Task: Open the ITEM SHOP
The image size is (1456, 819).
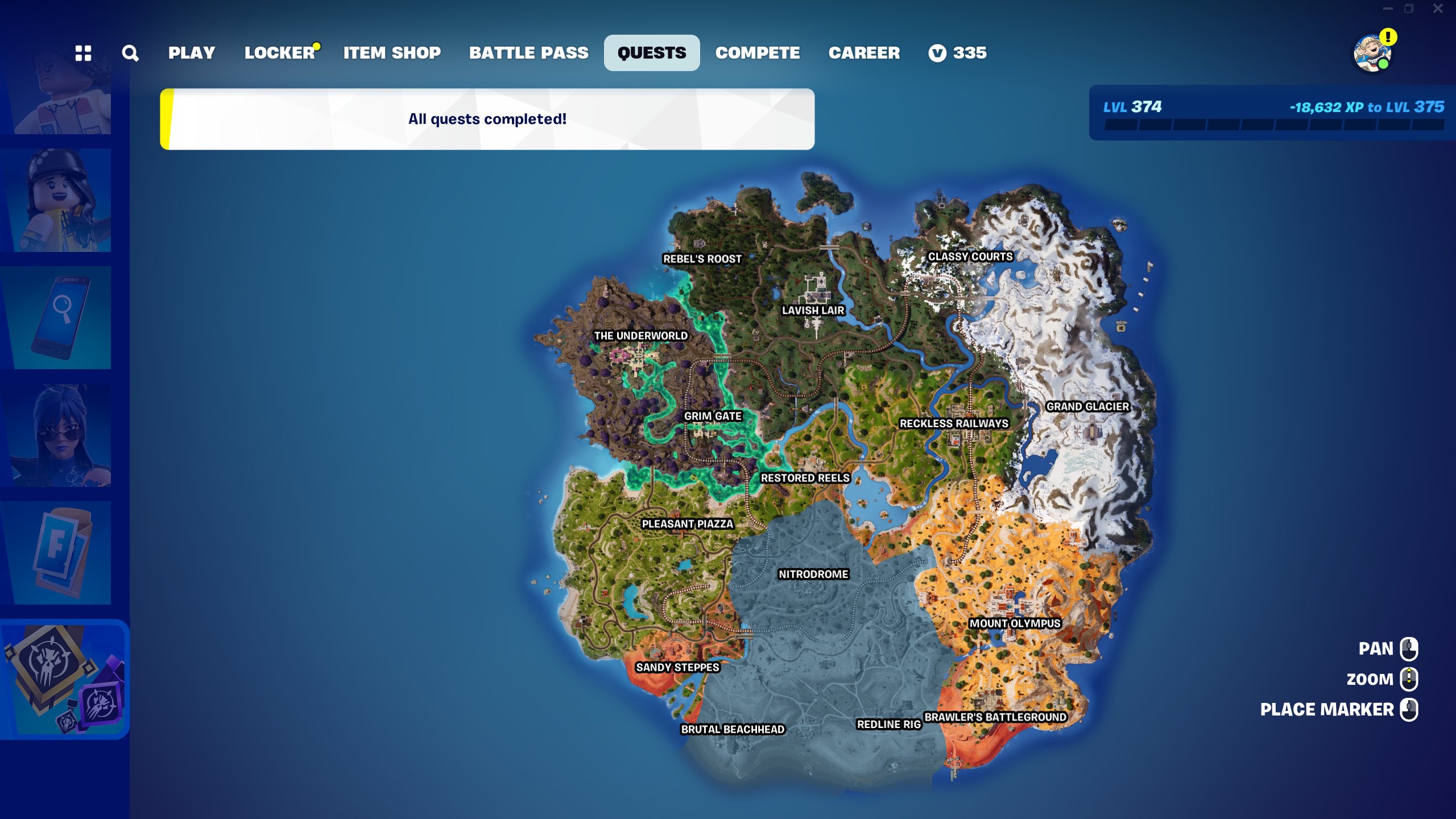Action: pyautogui.click(x=392, y=53)
